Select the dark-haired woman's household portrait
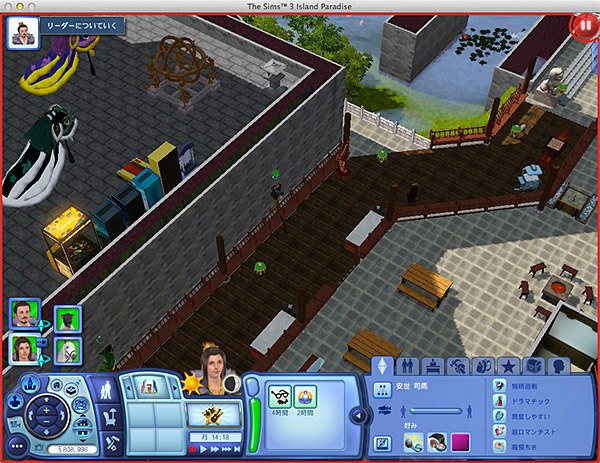 24,348
